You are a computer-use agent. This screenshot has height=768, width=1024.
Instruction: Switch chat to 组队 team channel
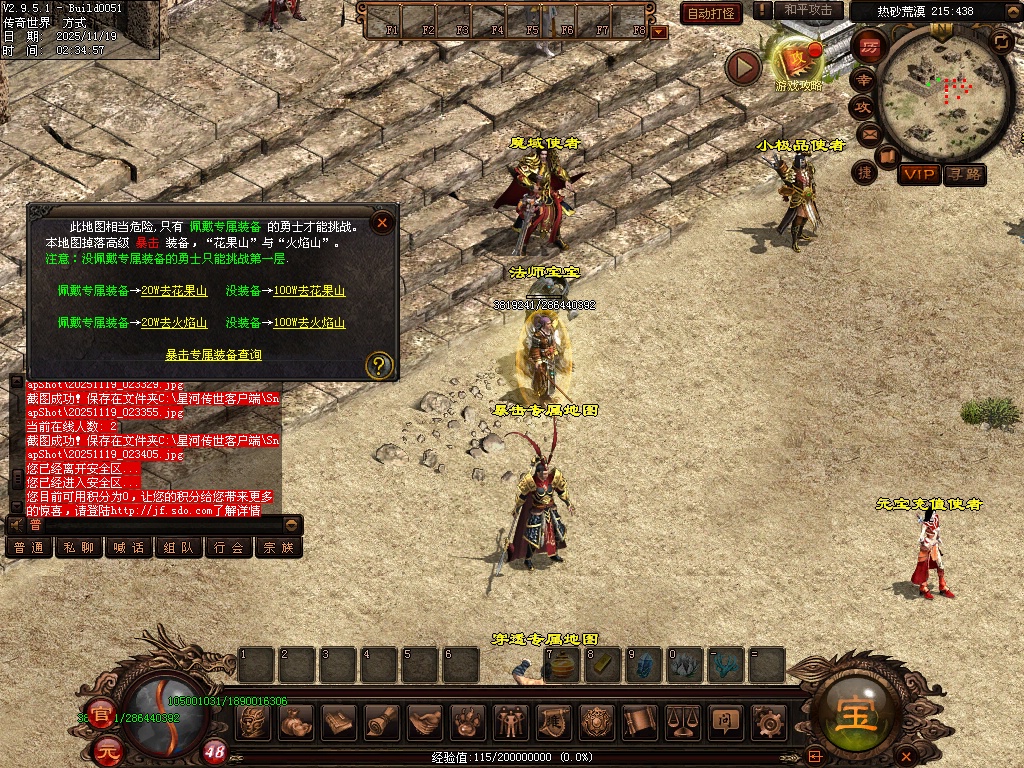coord(178,548)
